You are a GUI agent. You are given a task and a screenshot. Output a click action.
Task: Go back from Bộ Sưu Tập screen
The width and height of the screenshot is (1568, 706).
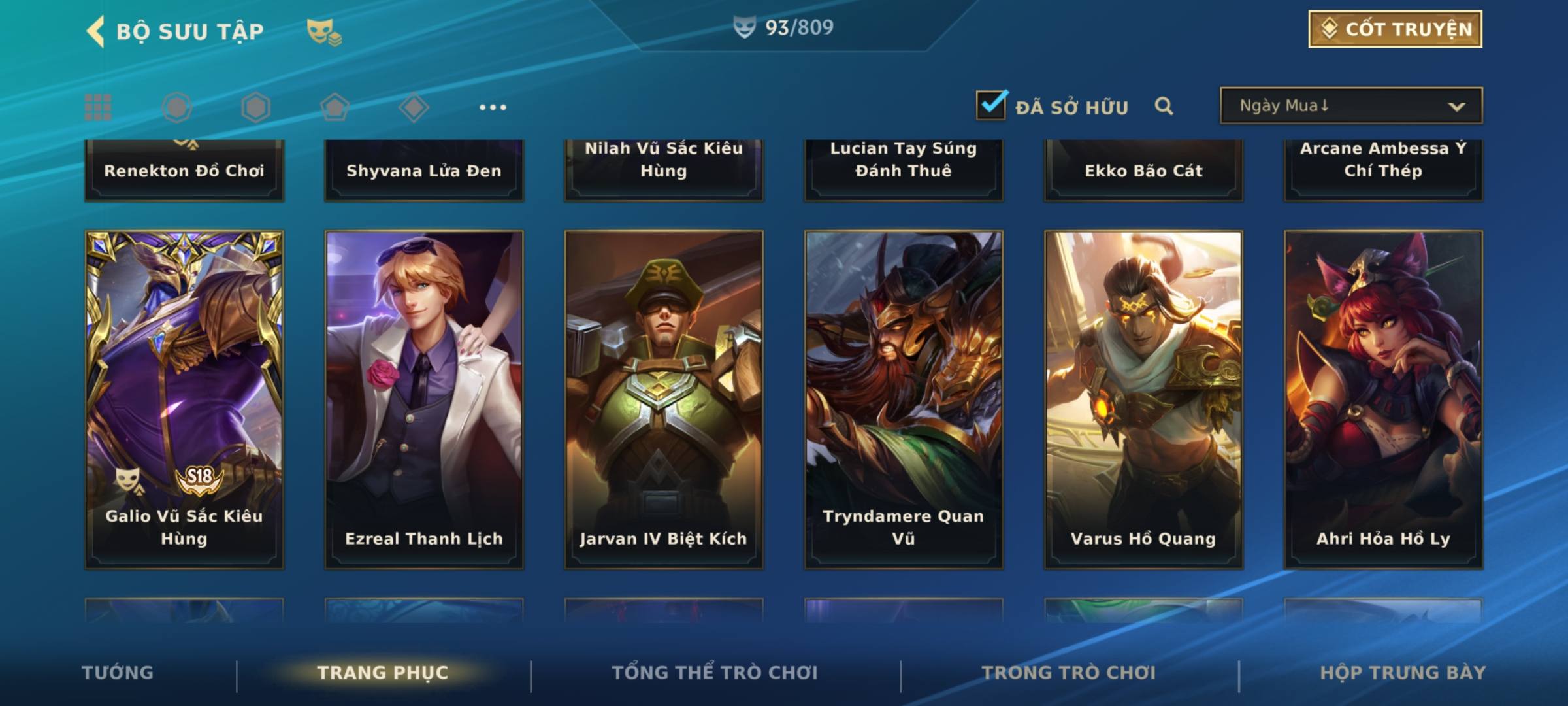[x=96, y=31]
